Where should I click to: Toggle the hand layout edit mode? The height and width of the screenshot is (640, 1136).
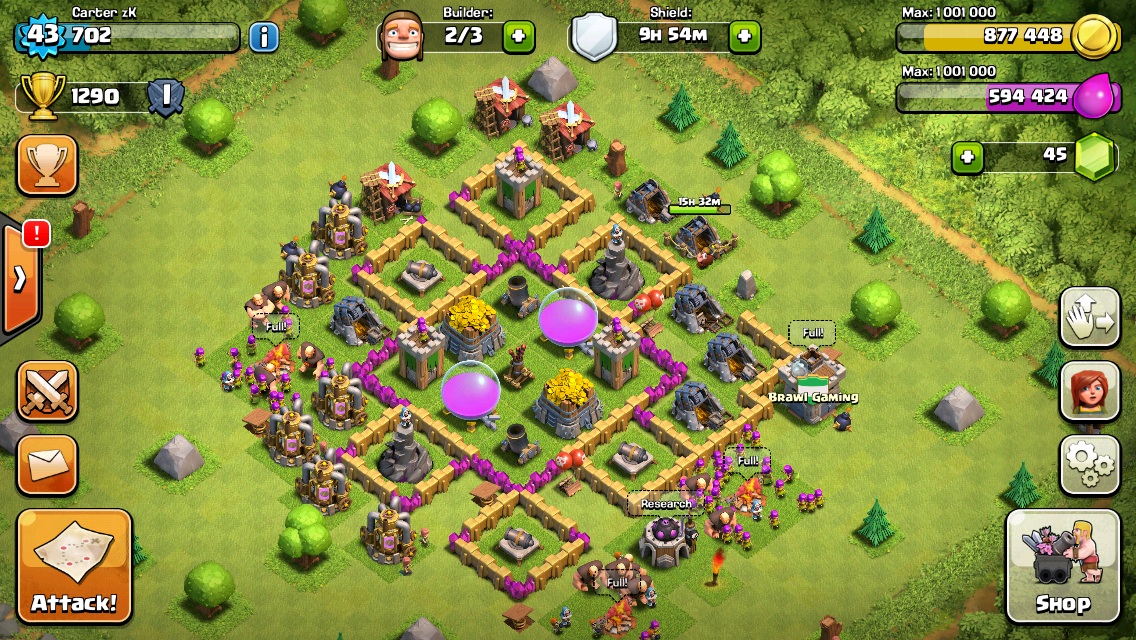[1090, 317]
